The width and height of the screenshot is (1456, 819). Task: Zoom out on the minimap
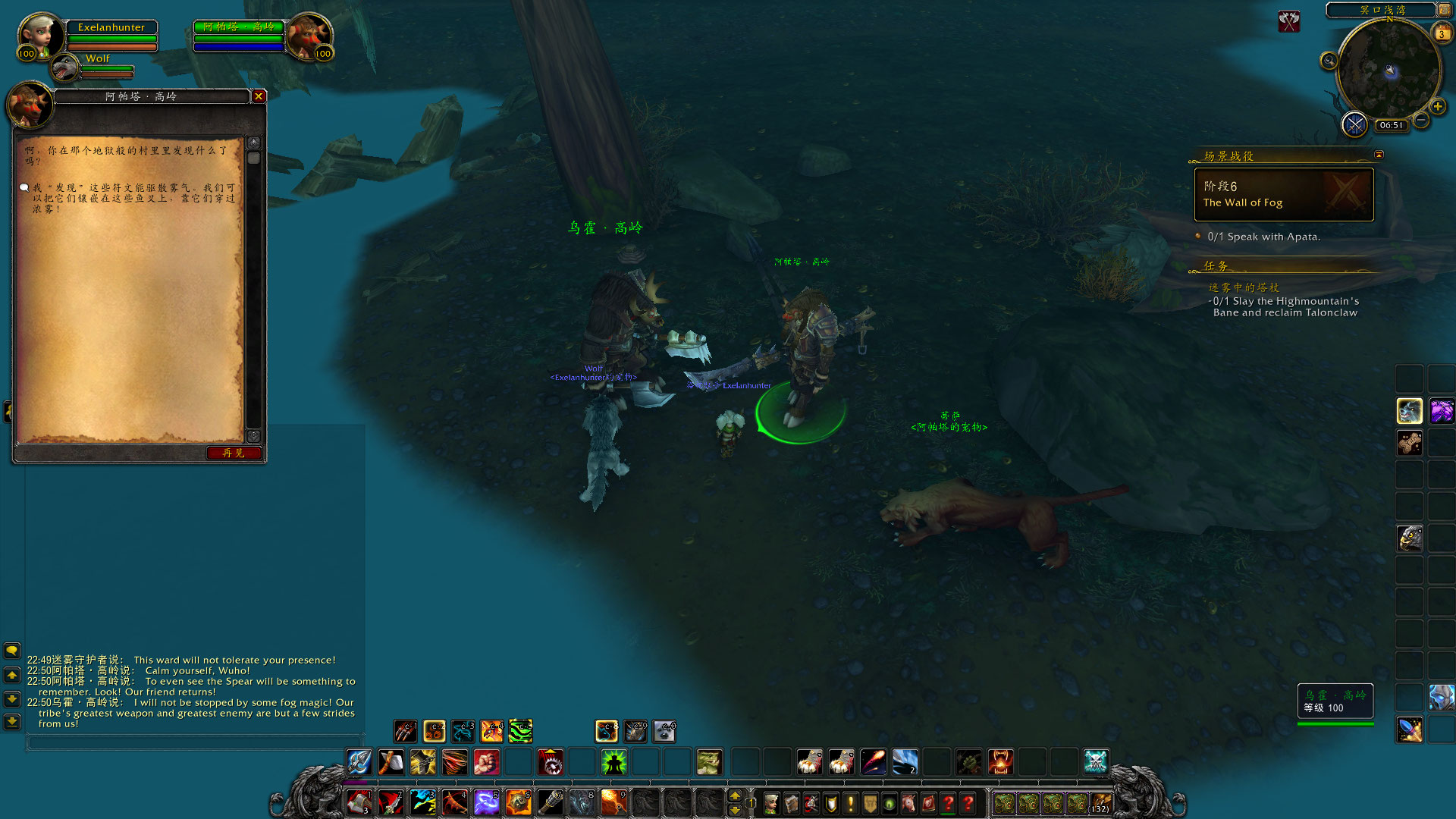pos(1421,121)
